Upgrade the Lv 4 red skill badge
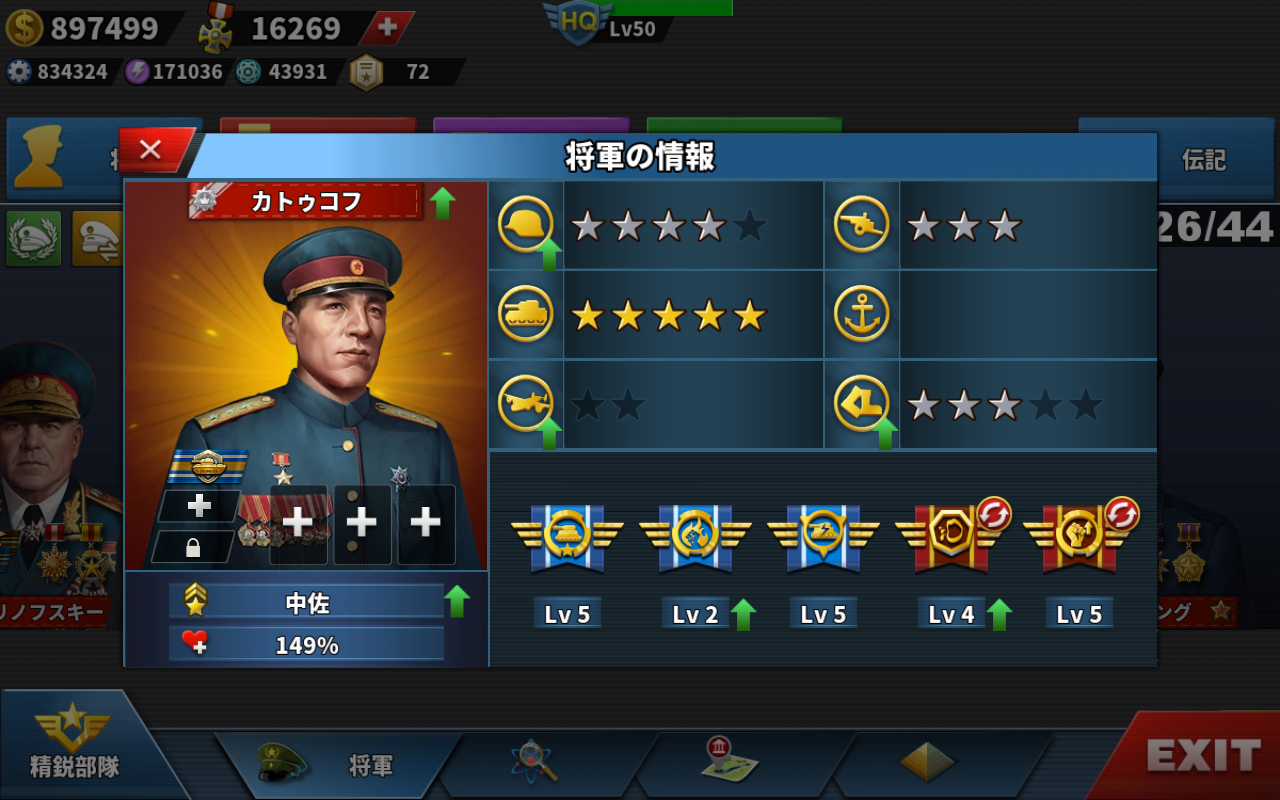The width and height of the screenshot is (1280, 800). 999,614
